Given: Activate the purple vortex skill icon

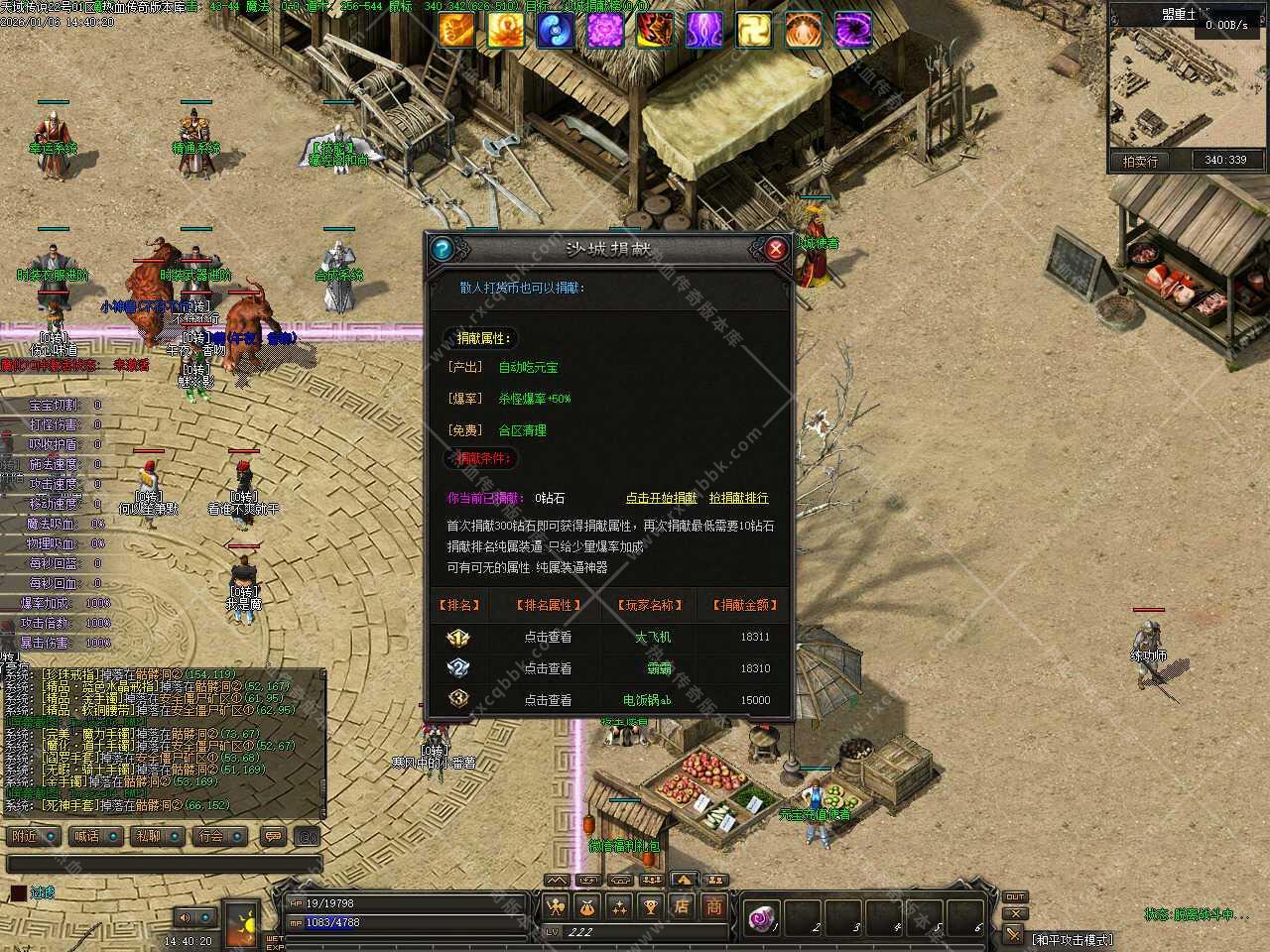Looking at the screenshot, I should 852,31.
